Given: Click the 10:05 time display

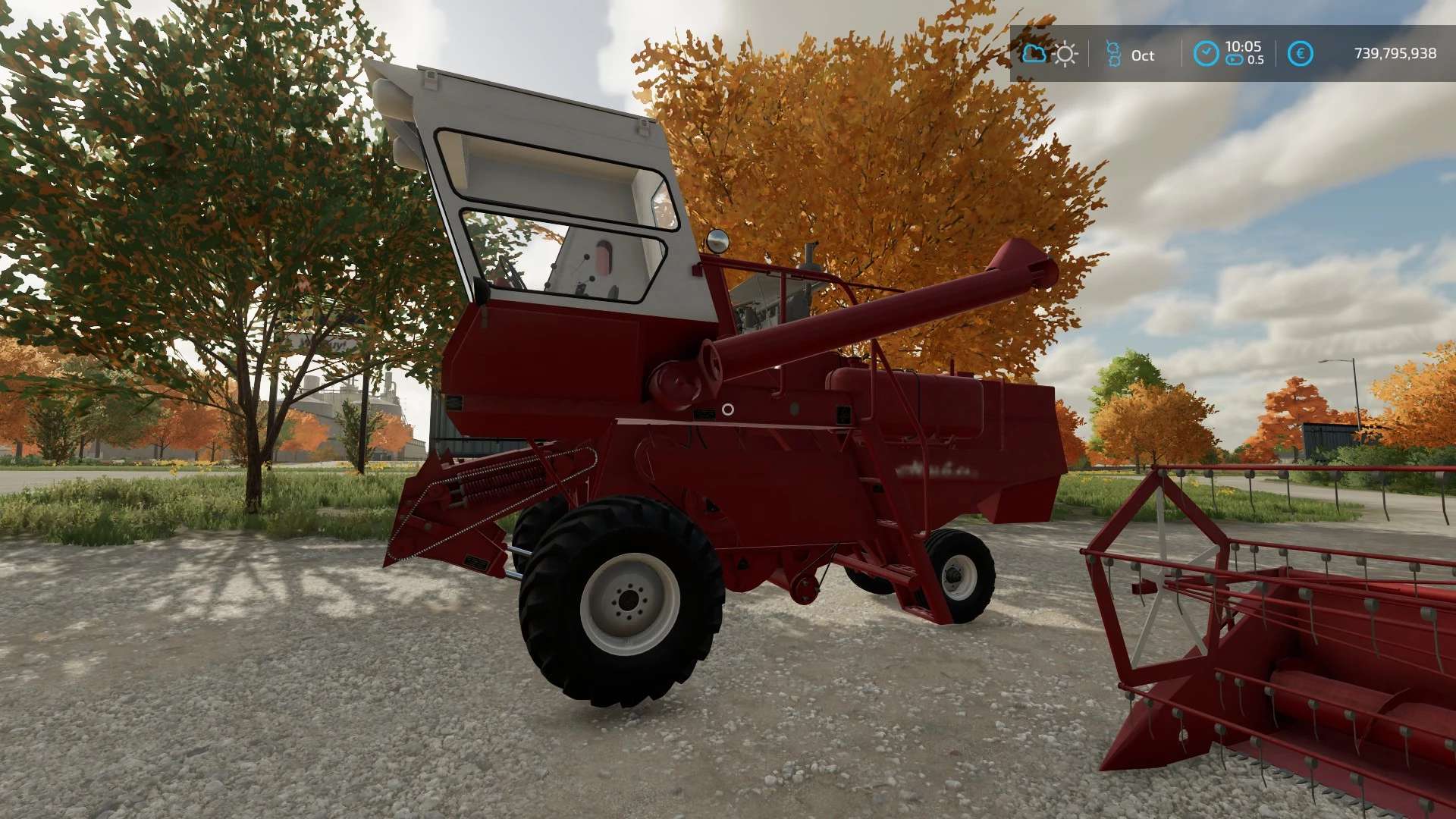Looking at the screenshot, I should tap(1244, 46).
